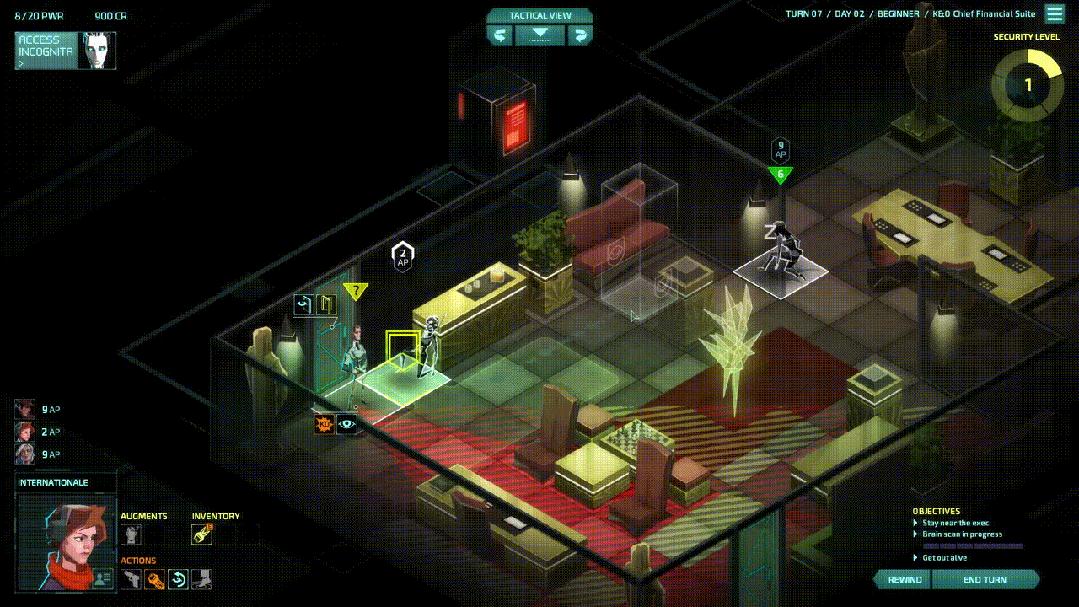
Task: Rewind the last turn
Action: tap(904, 580)
